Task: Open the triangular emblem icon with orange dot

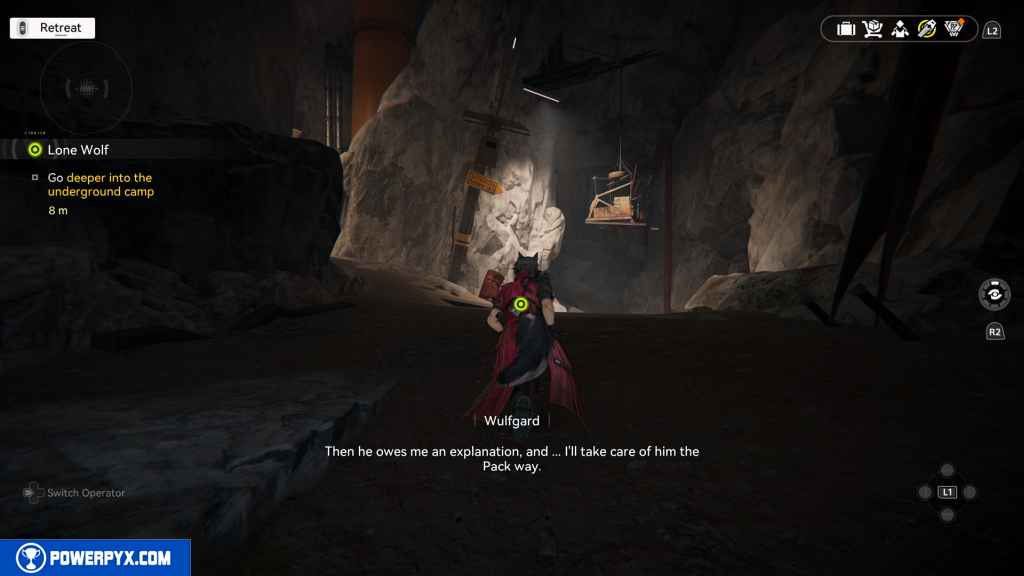Action: [x=954, y=29]
